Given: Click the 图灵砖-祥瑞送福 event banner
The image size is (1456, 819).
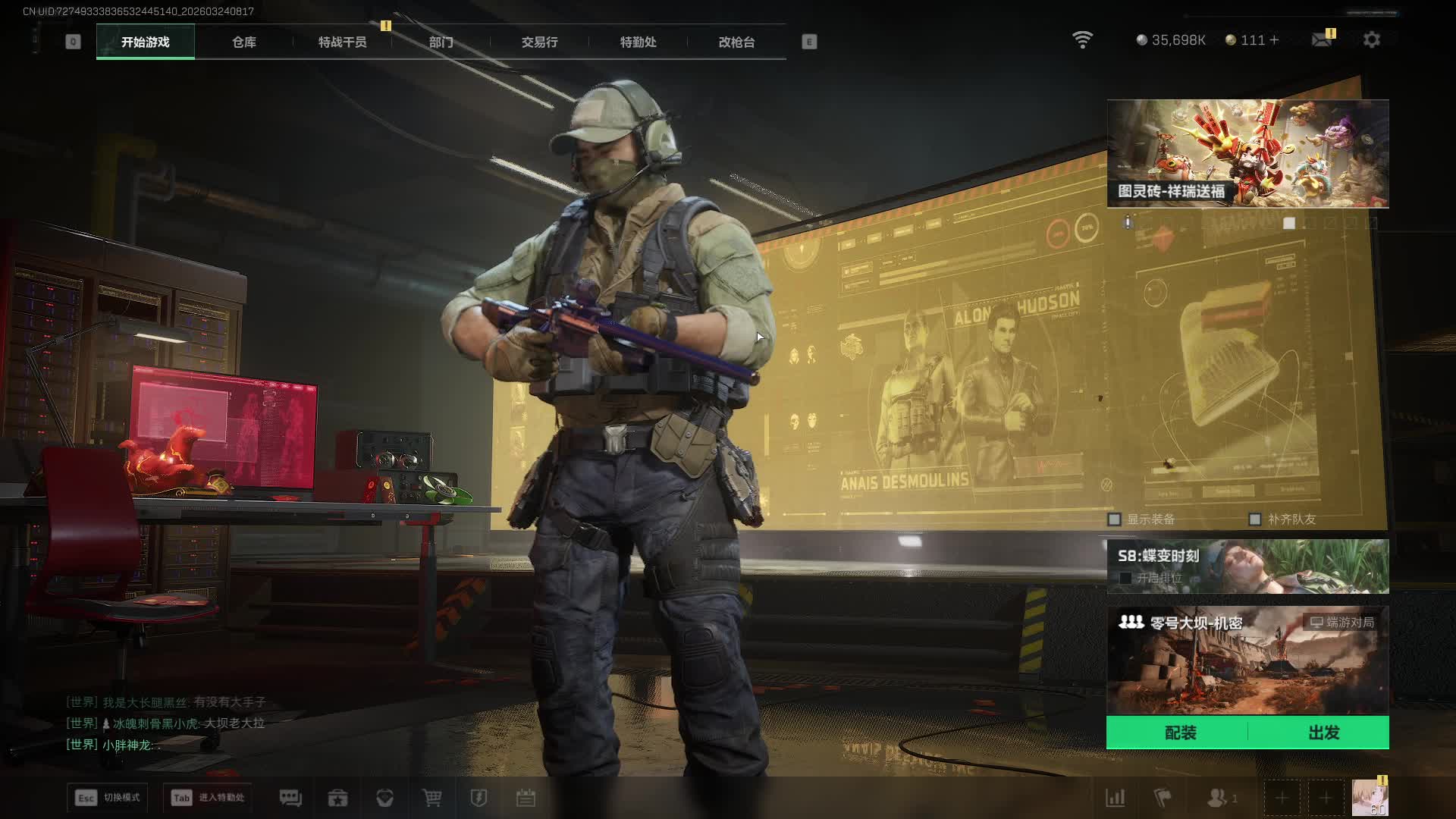Looking at the screenshot, I should pos(1247,153).
